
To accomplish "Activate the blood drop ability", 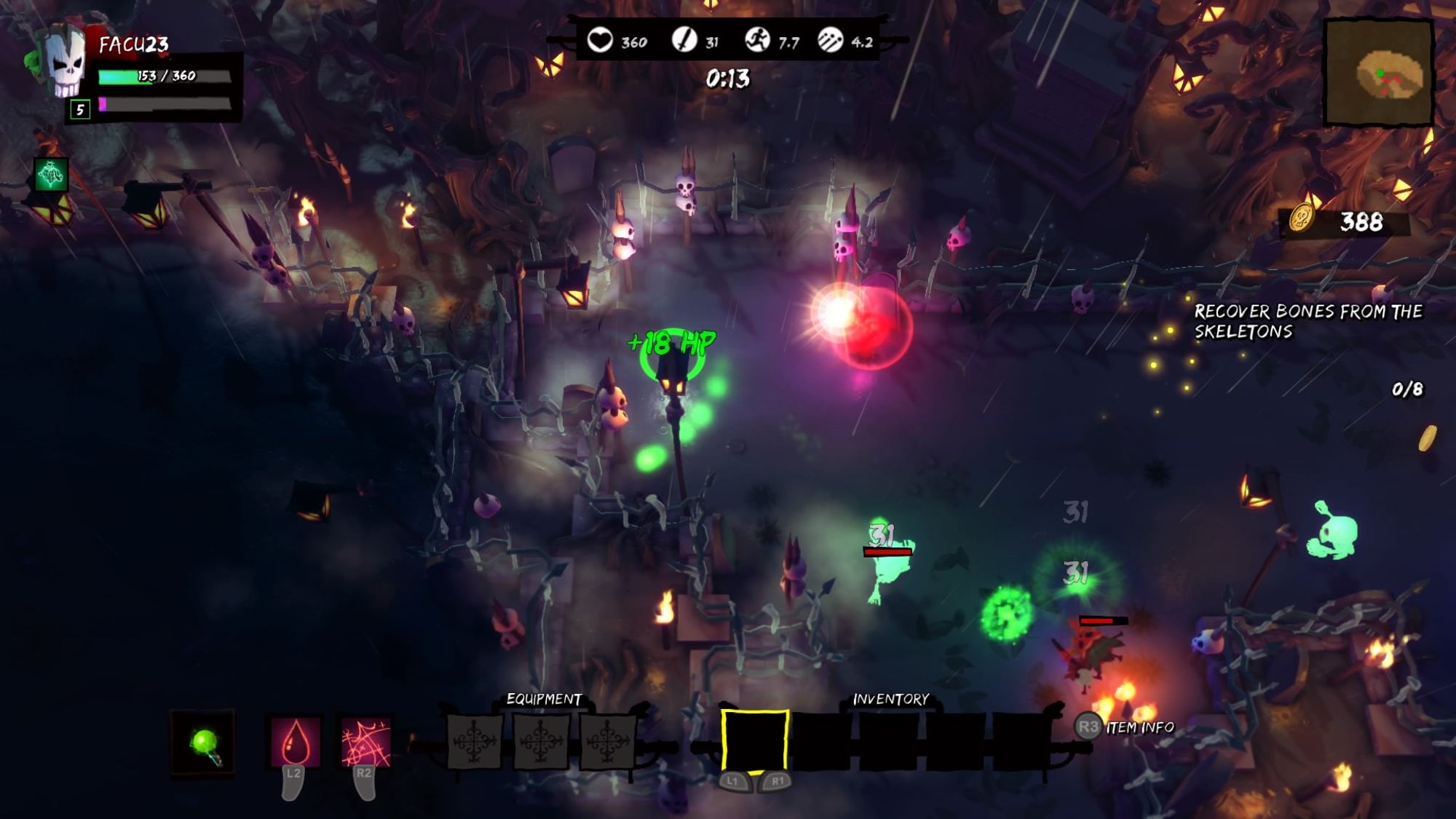I will [x=295, y=743].
